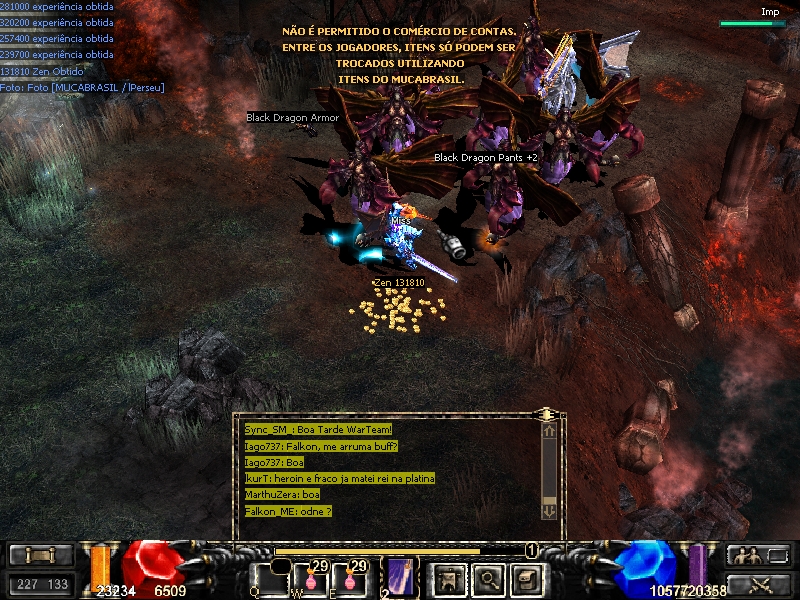Activate the purple skill icon on the hotbar
The width and height of the screenshot is (800, 600).
(402, 577)
